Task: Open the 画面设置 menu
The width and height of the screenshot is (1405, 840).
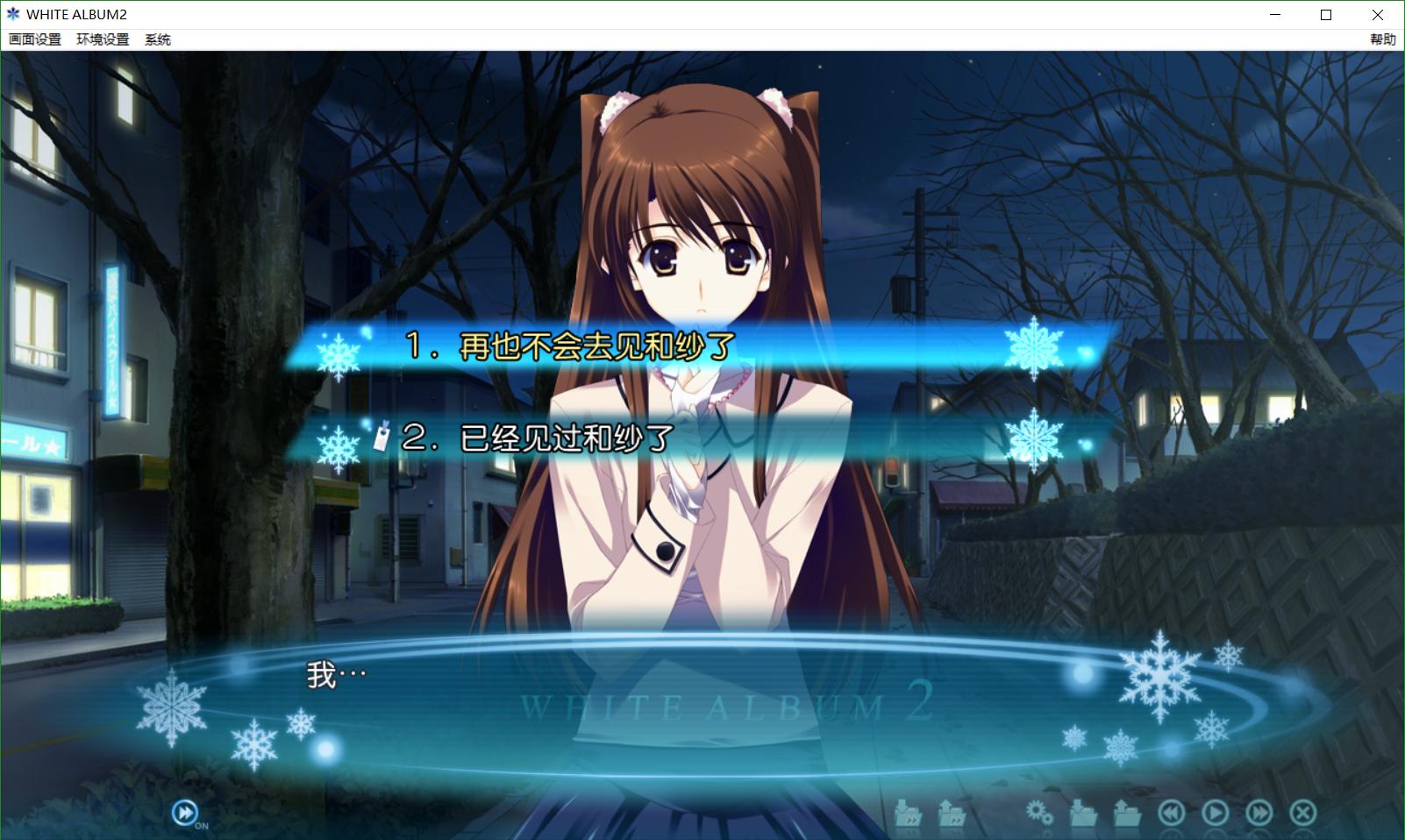Action: click(x=35, y=39)
